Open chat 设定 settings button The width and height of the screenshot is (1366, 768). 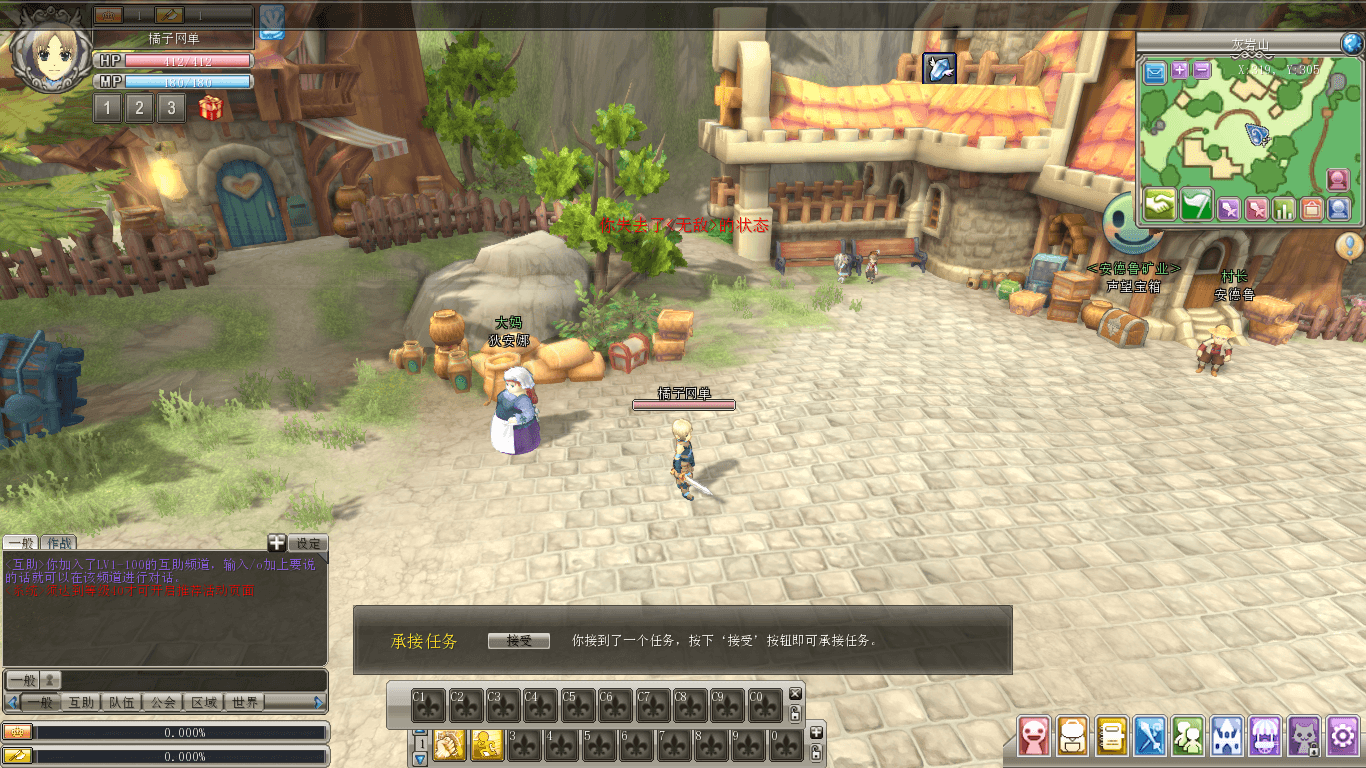coord(308,543)
